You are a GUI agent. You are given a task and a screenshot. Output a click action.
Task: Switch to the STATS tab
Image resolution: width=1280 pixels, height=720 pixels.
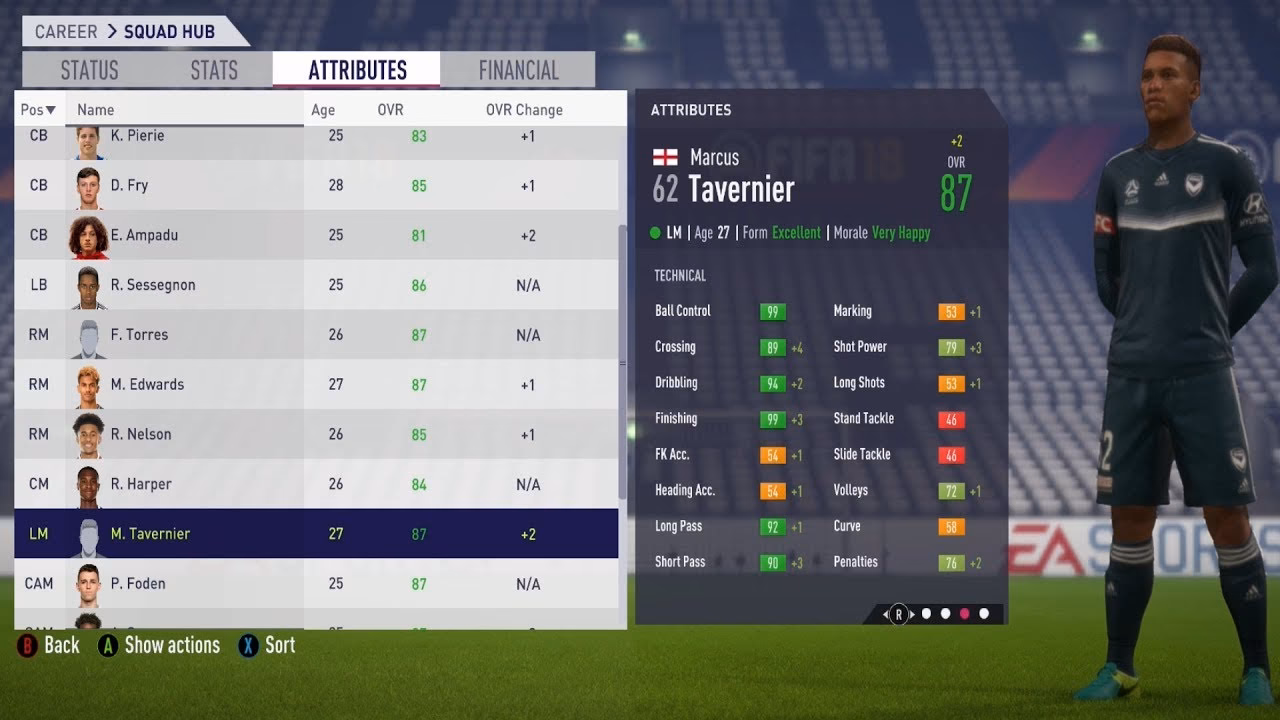pyautogui.click(x=213, y=70)
